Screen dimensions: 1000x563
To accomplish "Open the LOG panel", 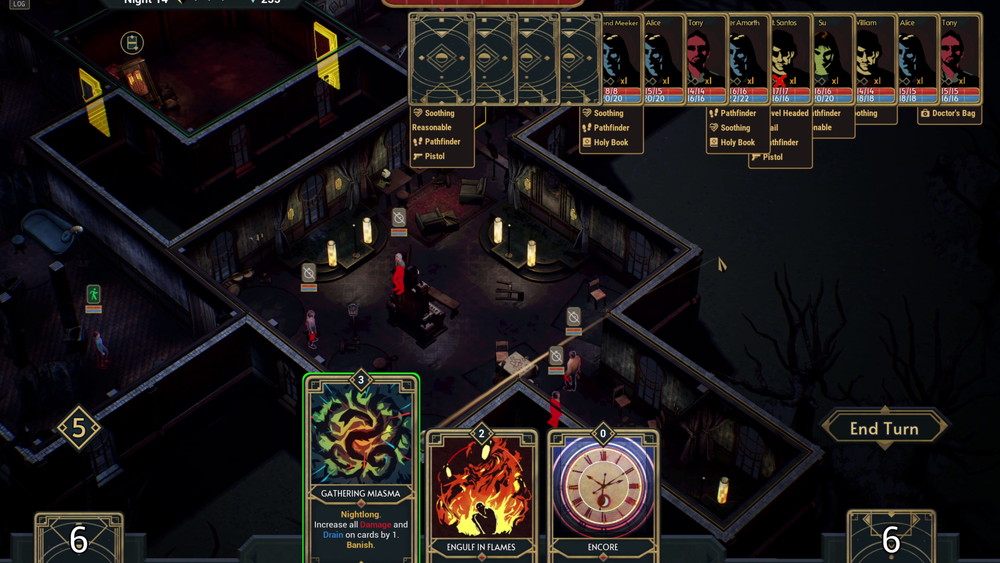I will [19, 5].
